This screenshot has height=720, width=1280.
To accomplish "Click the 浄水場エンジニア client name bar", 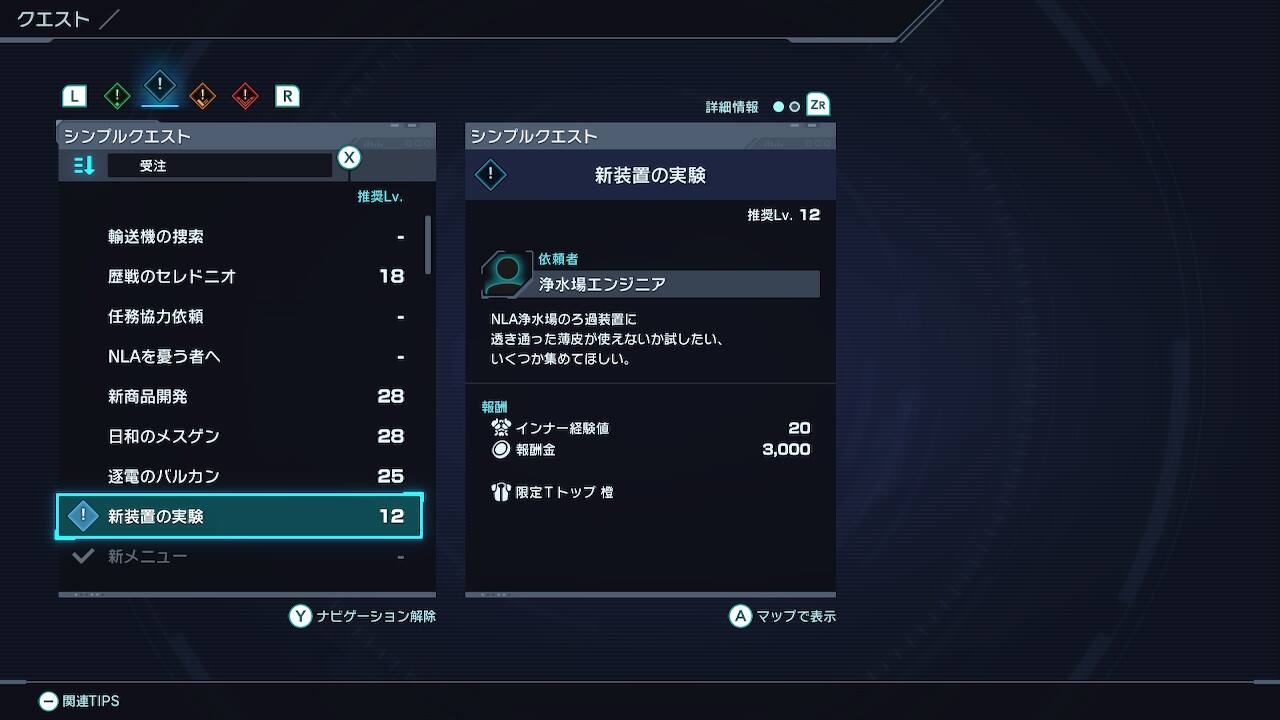I will [677, 284].
